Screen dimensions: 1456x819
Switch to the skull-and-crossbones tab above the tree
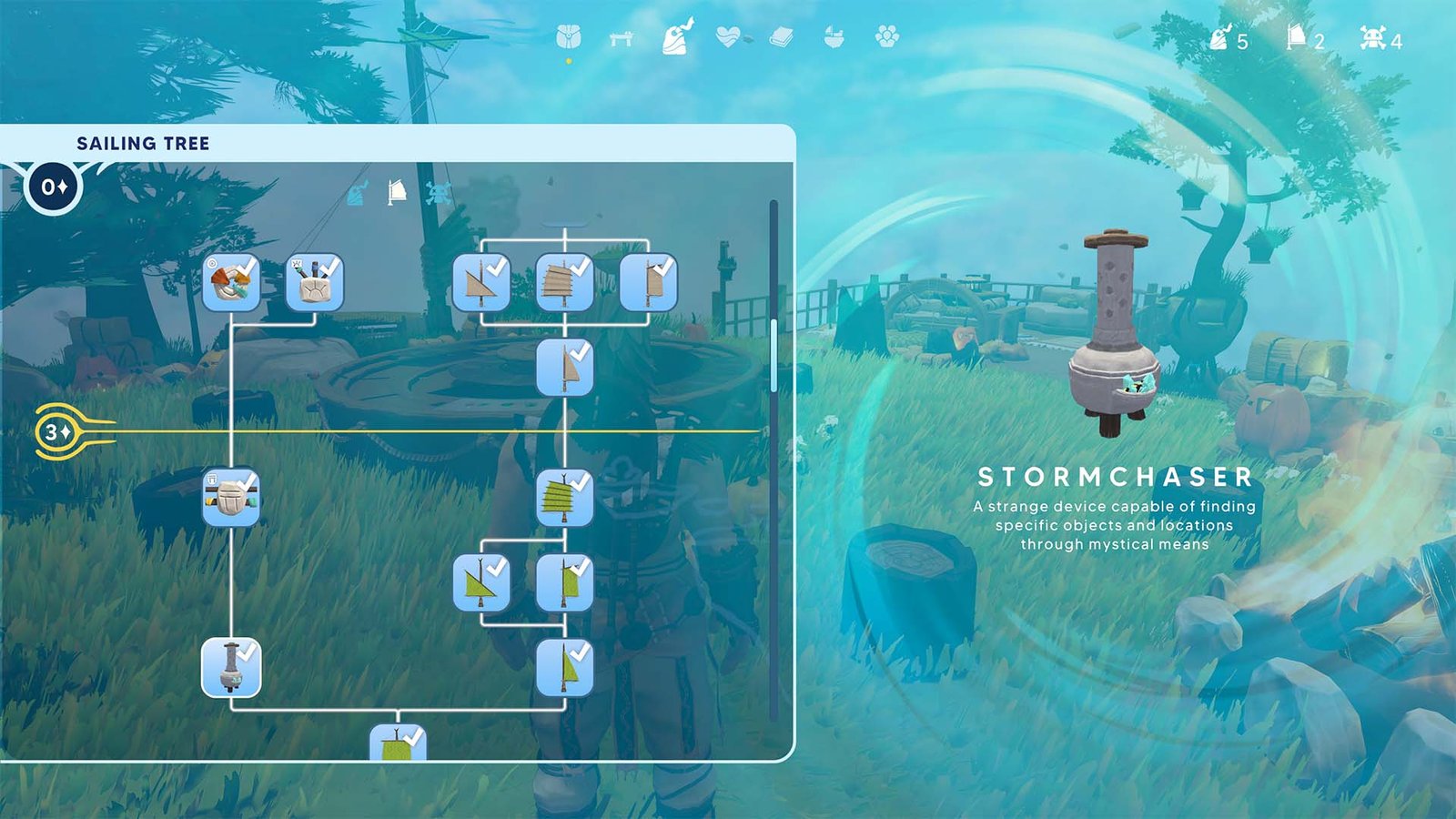point(437,193)
